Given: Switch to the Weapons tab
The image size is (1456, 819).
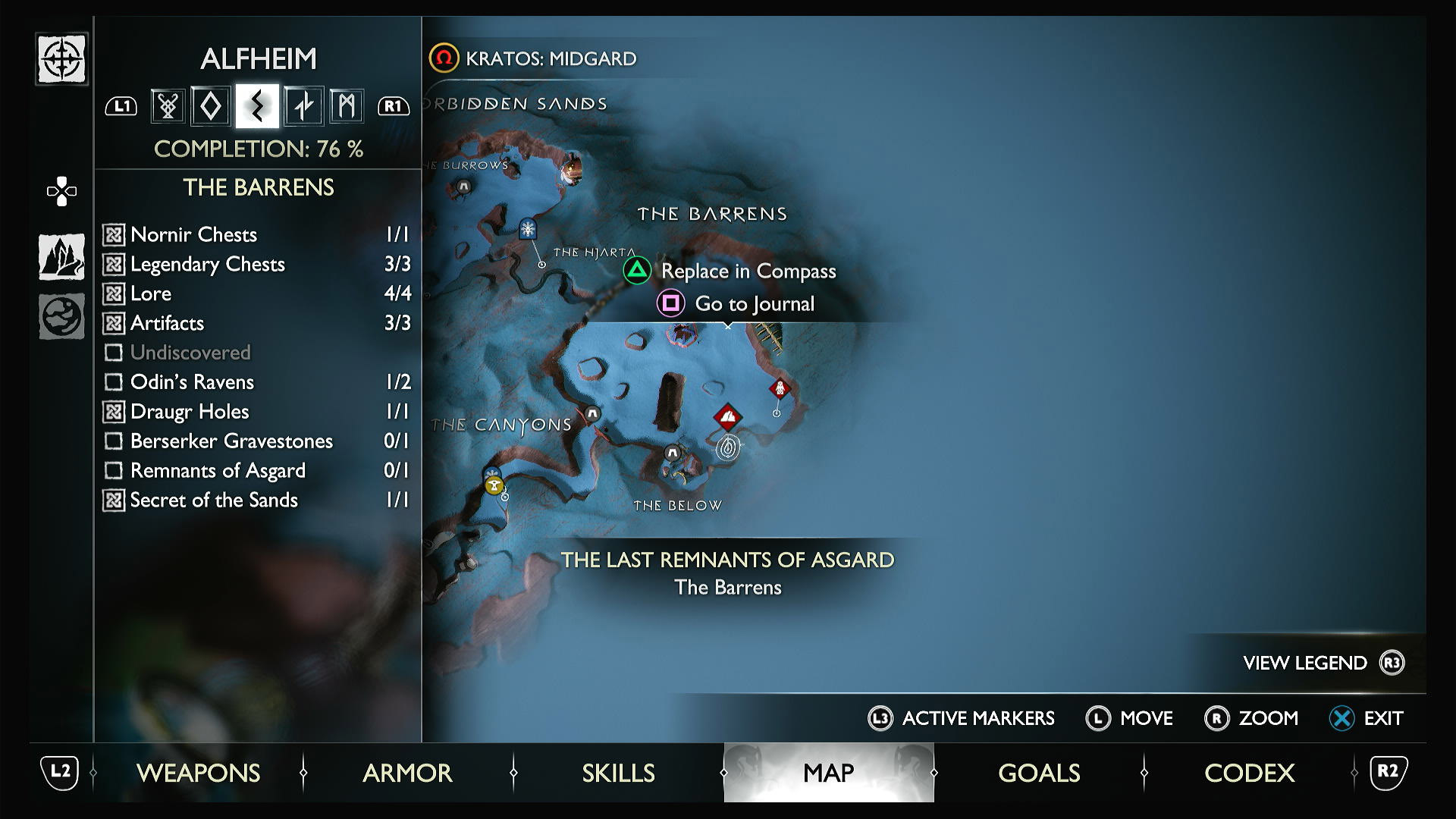Looking at the screenshot, I should coord(198,773).
